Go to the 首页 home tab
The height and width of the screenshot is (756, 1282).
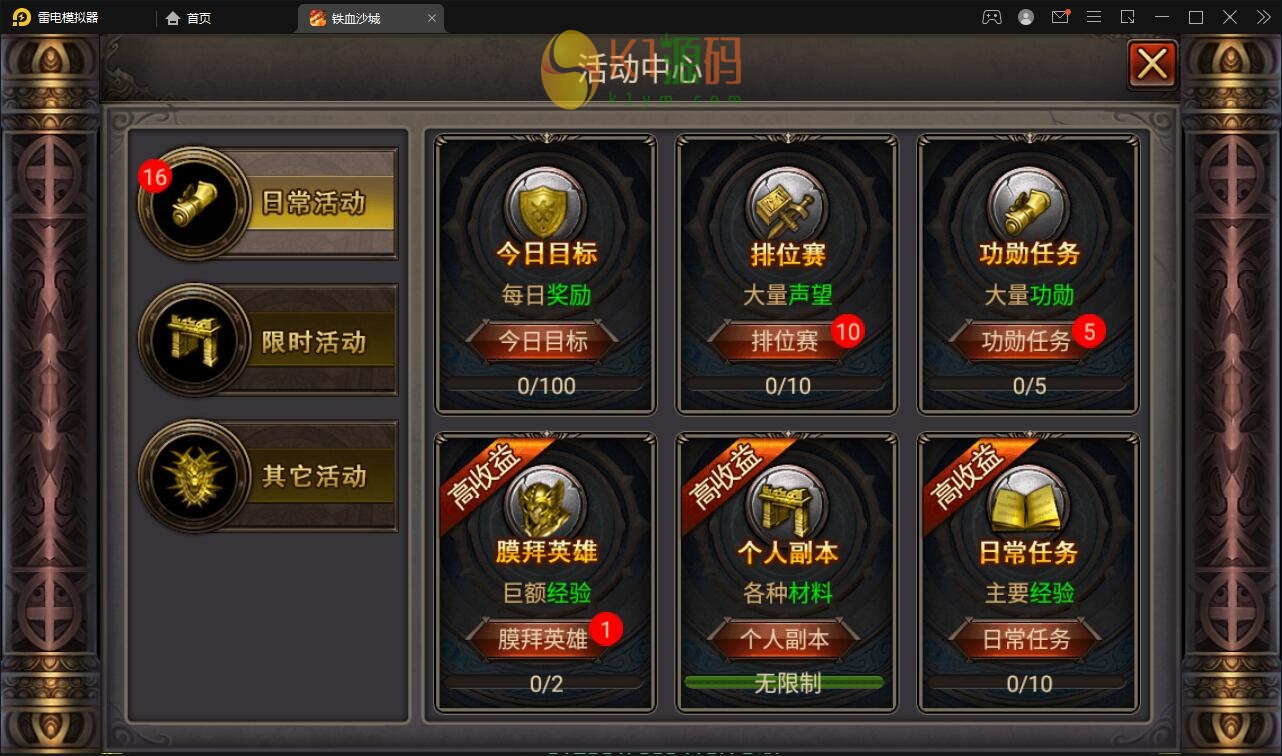[x=197, y=17]
